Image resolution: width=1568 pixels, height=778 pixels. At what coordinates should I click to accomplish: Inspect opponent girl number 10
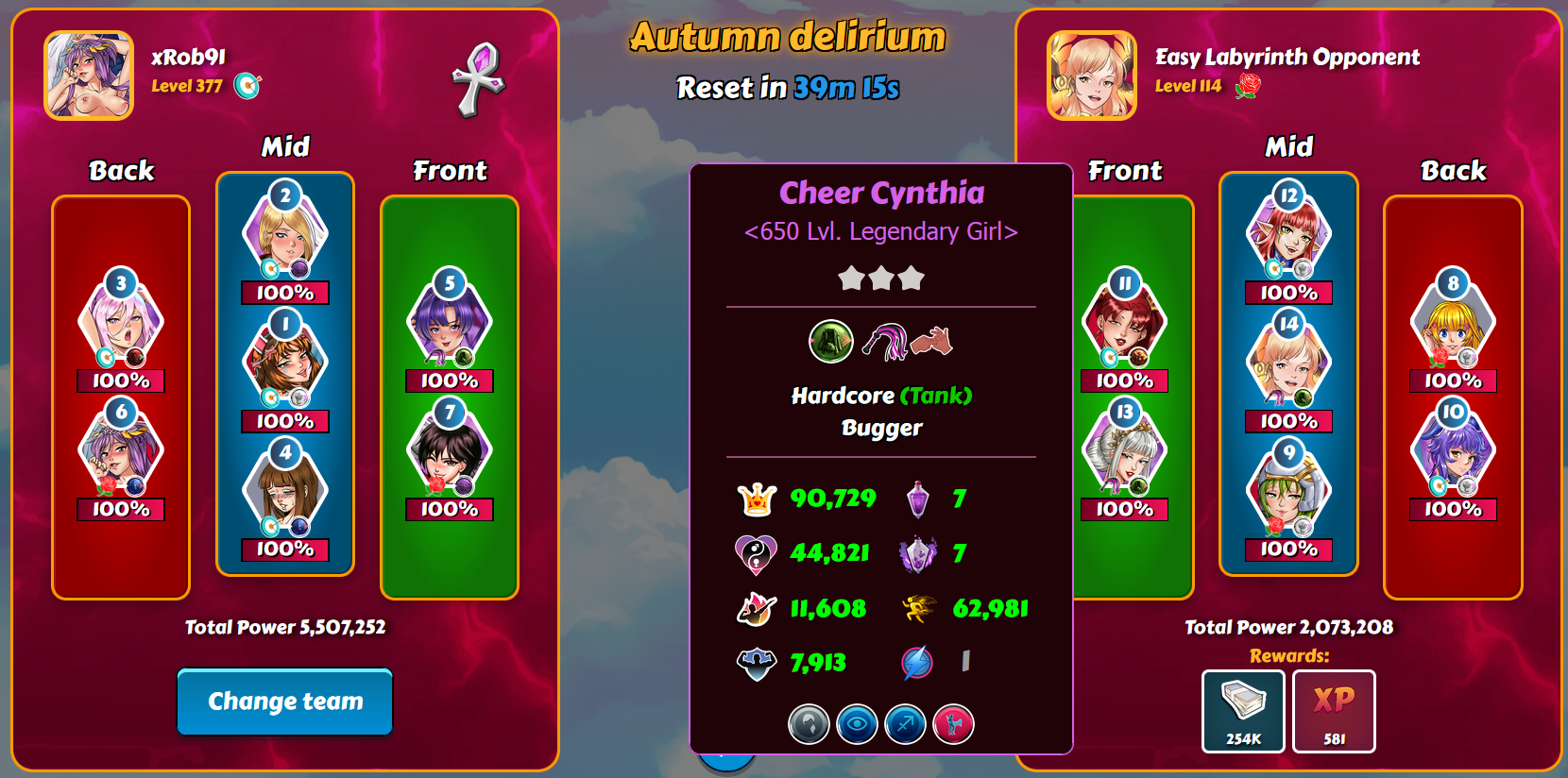[1453, 452]
